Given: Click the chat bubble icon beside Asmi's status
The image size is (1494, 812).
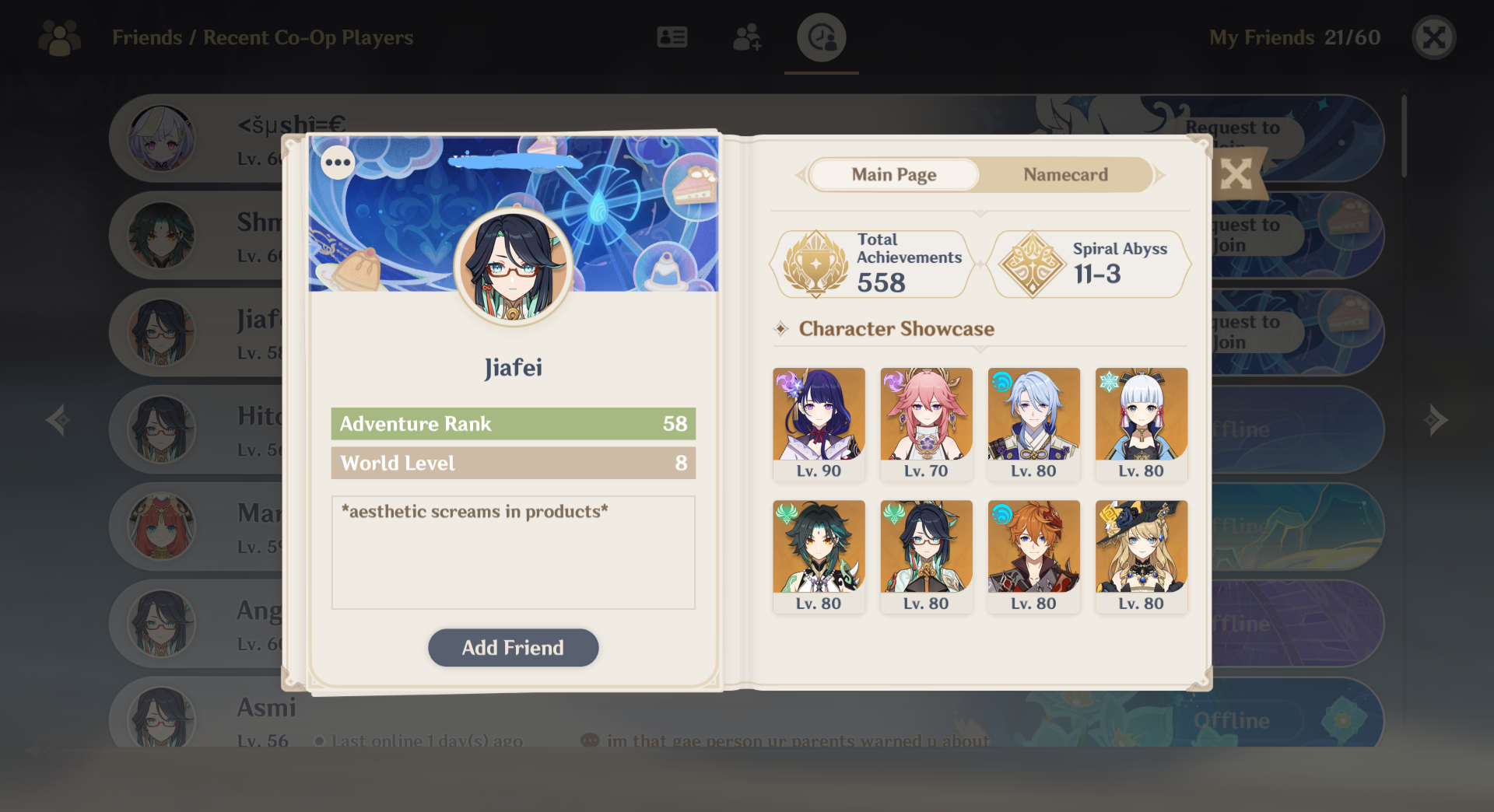Looking at the screenshot, I should [x=590, y=740].
